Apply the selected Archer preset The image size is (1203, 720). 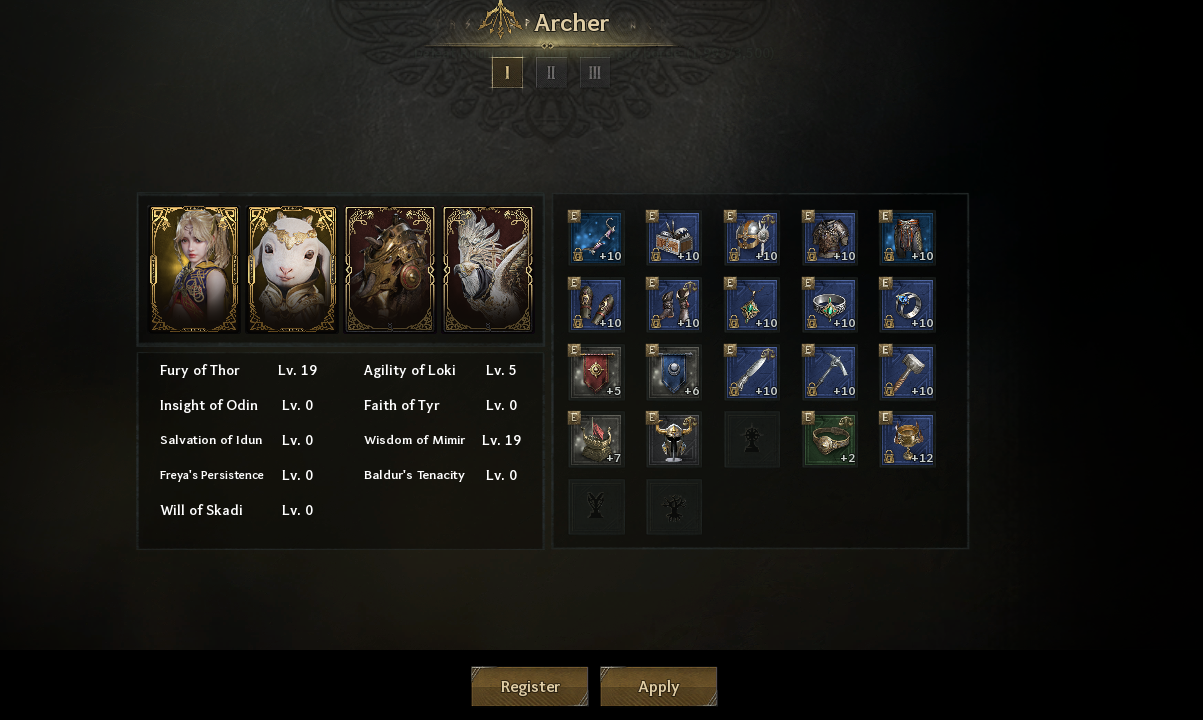pyautogui.click(x=658, y=686)
